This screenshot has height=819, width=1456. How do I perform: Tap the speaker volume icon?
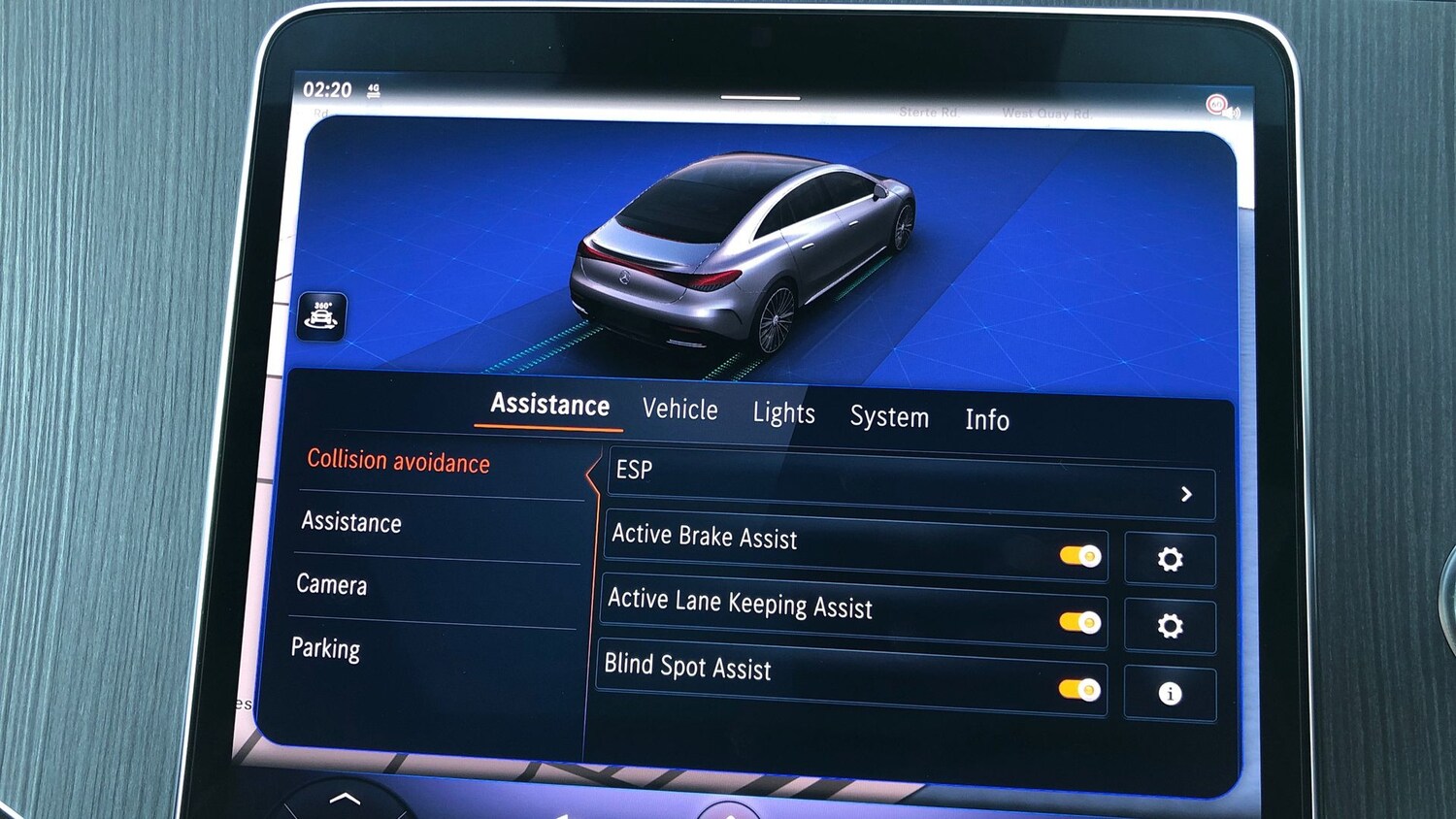tap(1237, 111)
